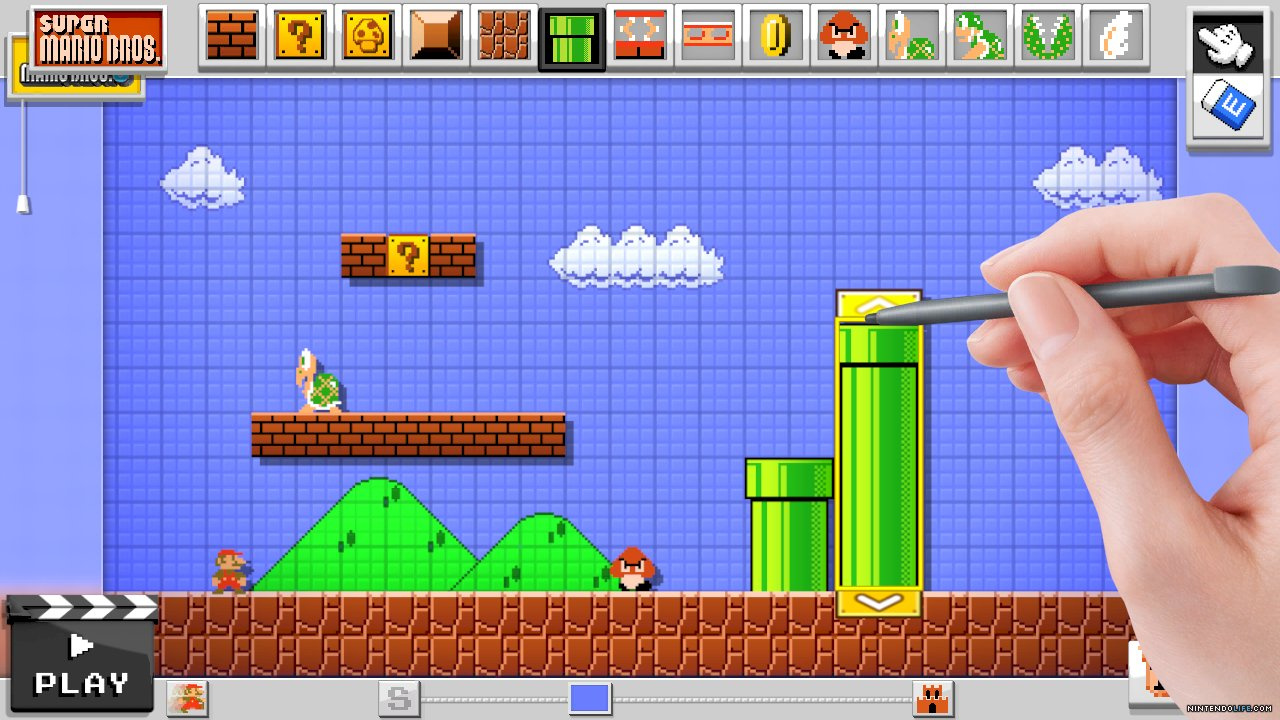Choose the wing attachment icon
This screenshot has height=720, width=1280.
[1115, 35]
